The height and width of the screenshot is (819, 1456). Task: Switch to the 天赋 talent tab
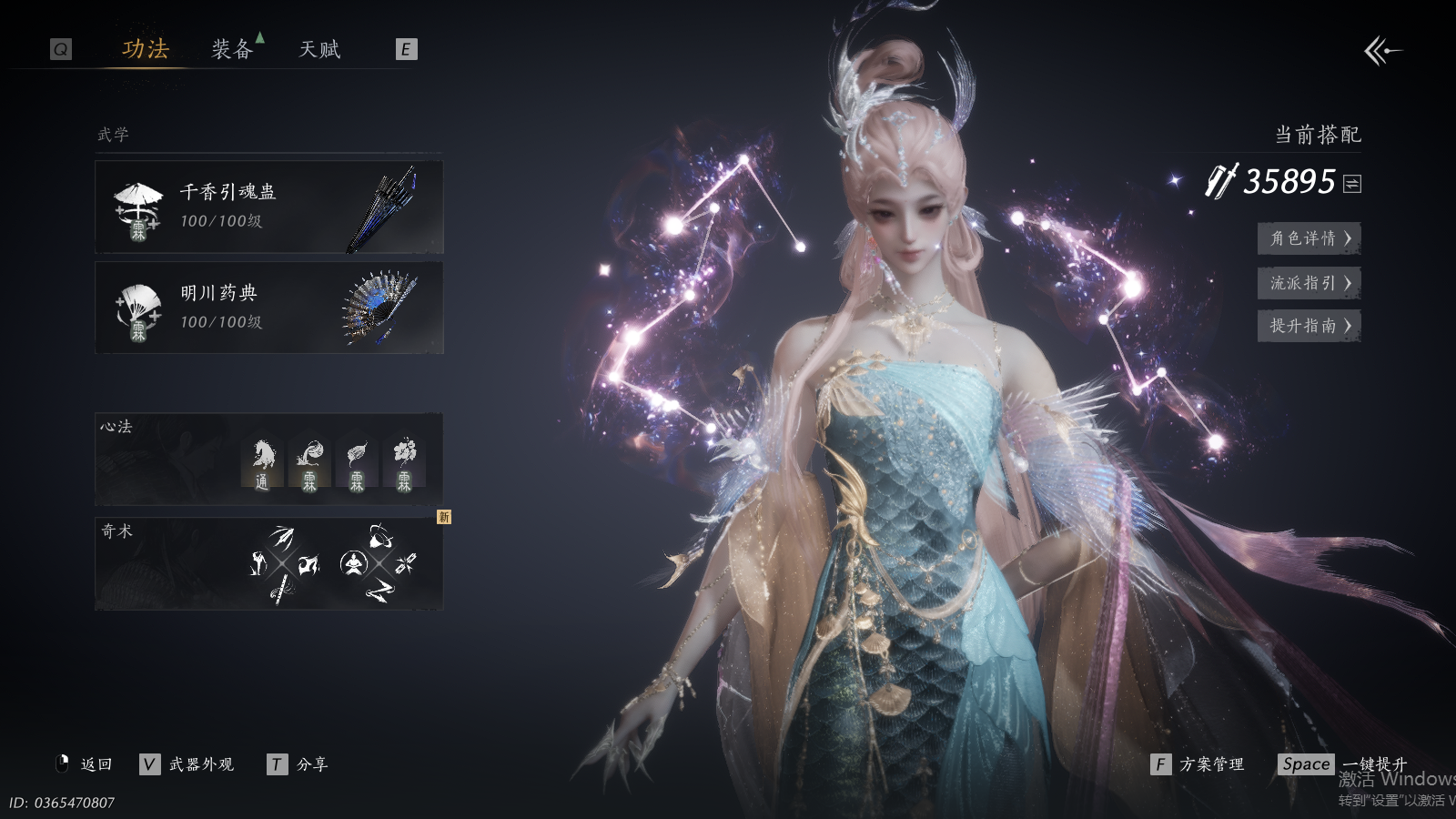pyautogui.click(x=319, y=49)
